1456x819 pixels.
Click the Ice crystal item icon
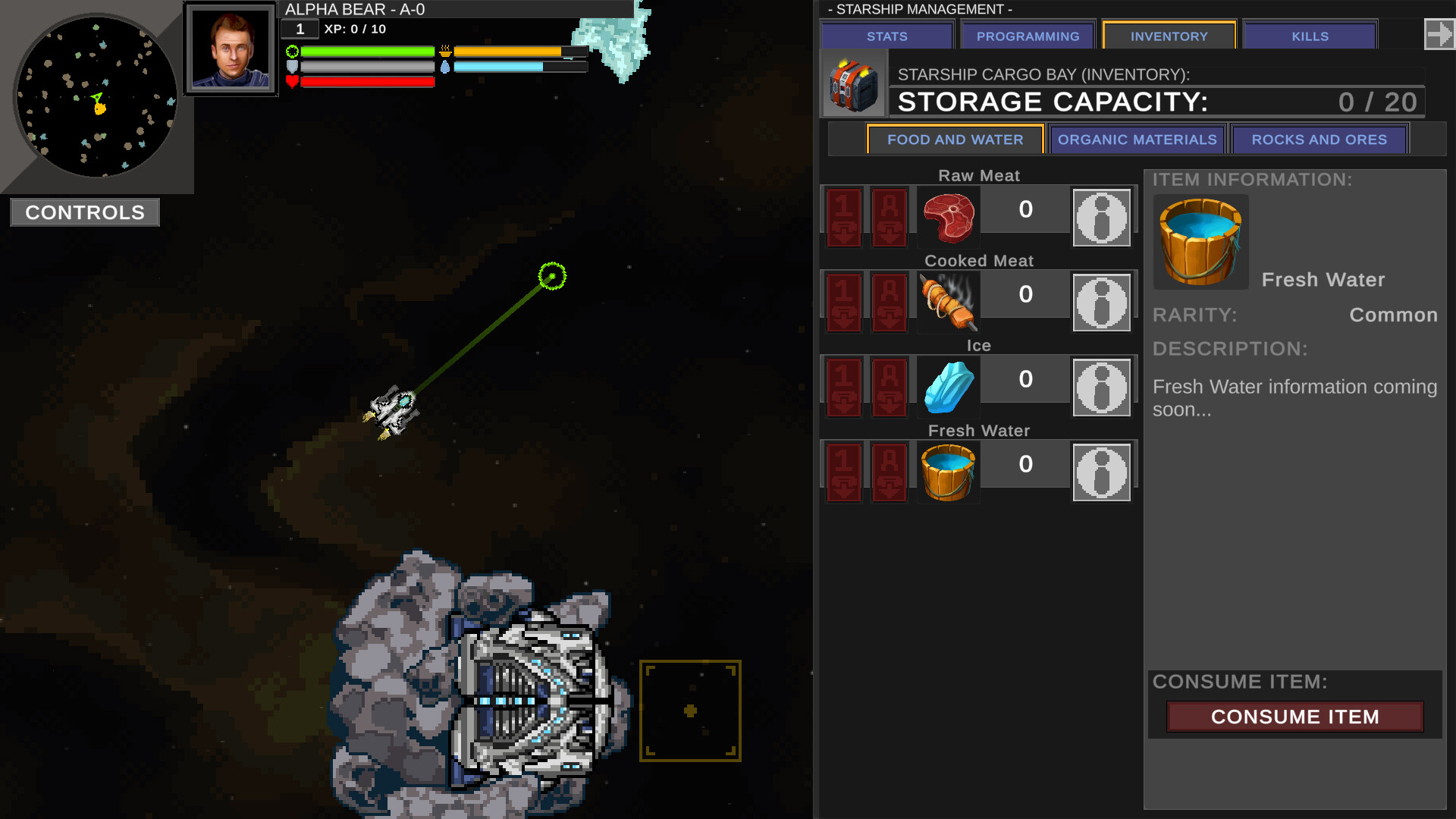[x=948, y=388]
